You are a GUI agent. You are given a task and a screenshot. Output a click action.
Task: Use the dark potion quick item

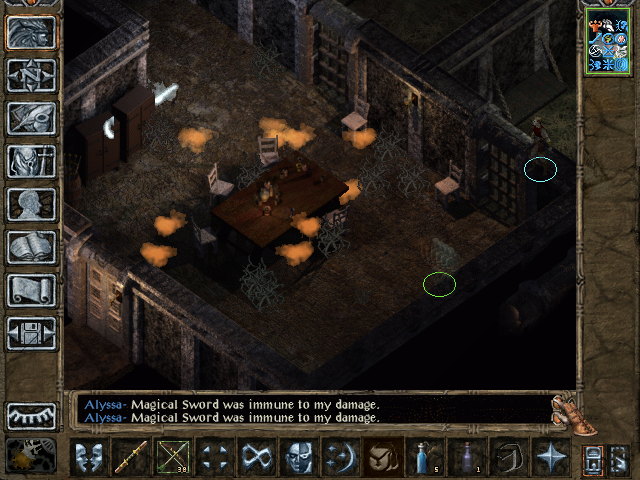(467, 458)
